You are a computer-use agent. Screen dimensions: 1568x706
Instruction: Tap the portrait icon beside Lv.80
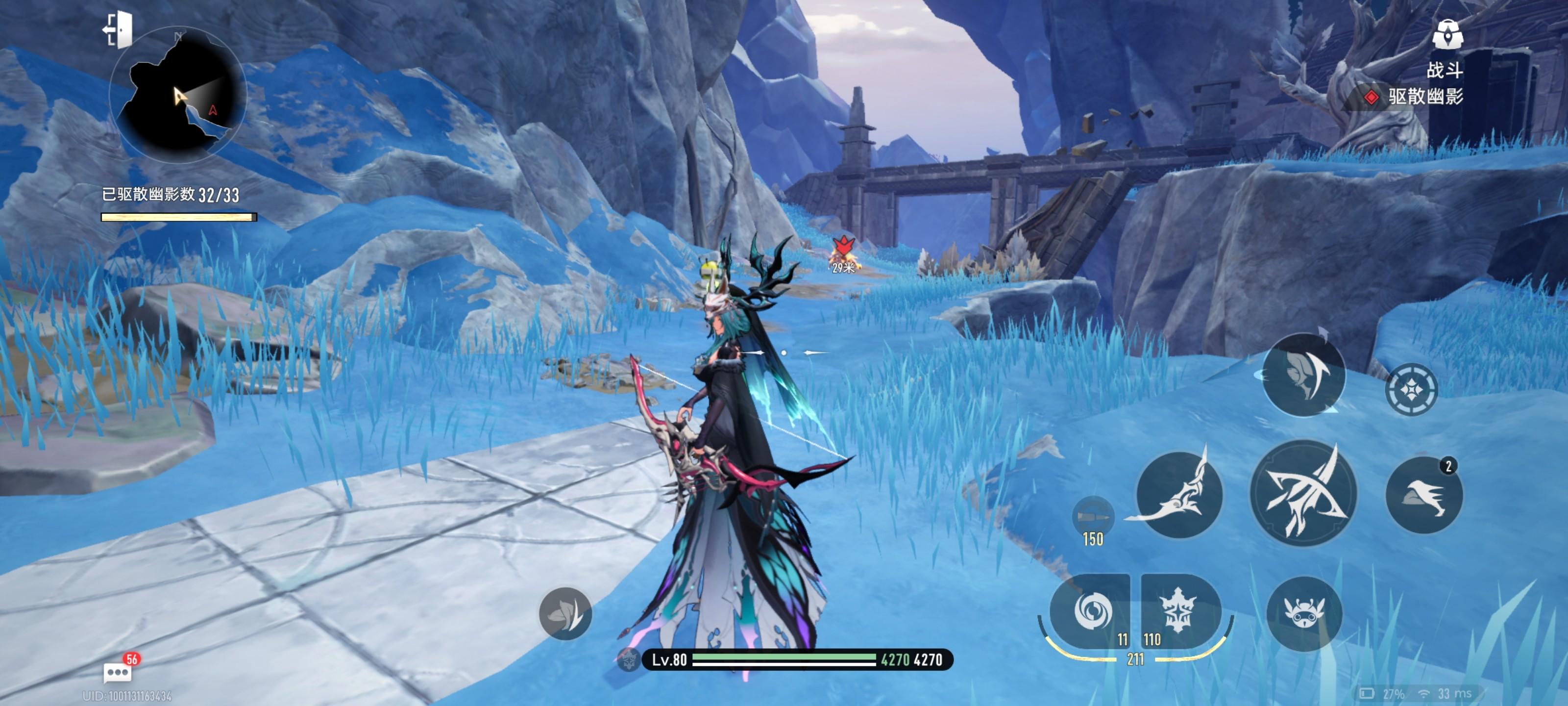tap(628, 660)
